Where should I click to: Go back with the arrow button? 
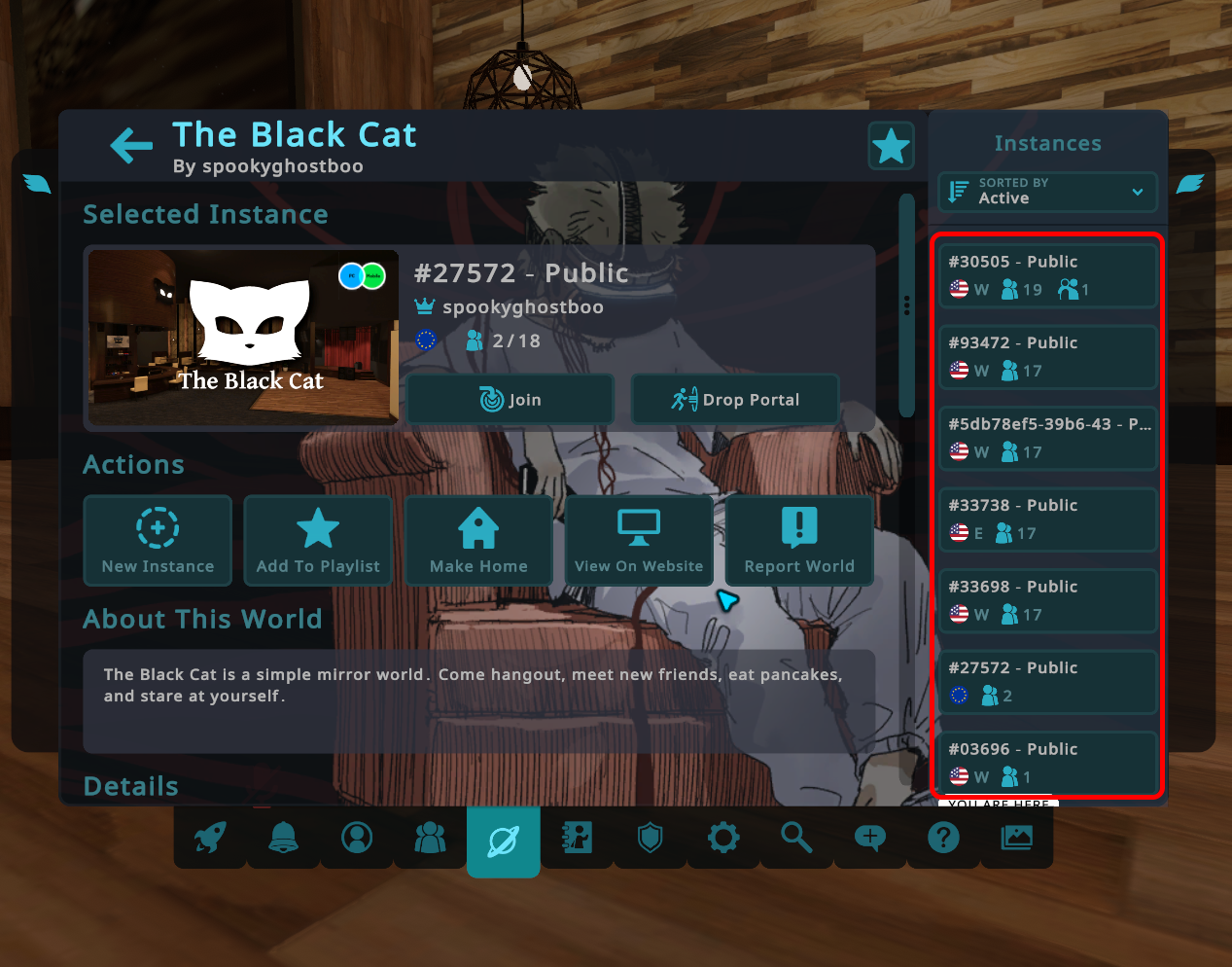(132, 146)
